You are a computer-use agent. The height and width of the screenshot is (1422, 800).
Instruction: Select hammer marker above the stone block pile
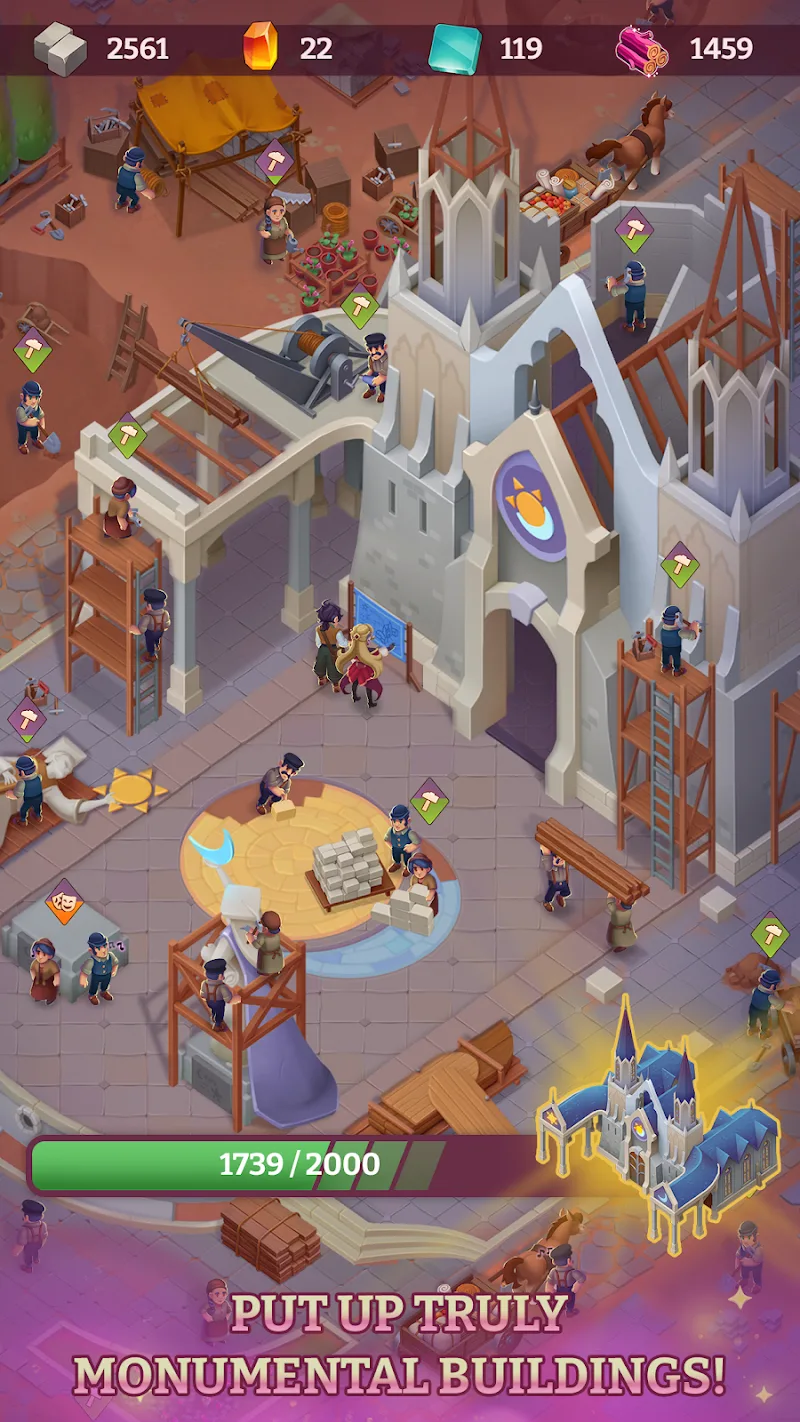[430, 800]
